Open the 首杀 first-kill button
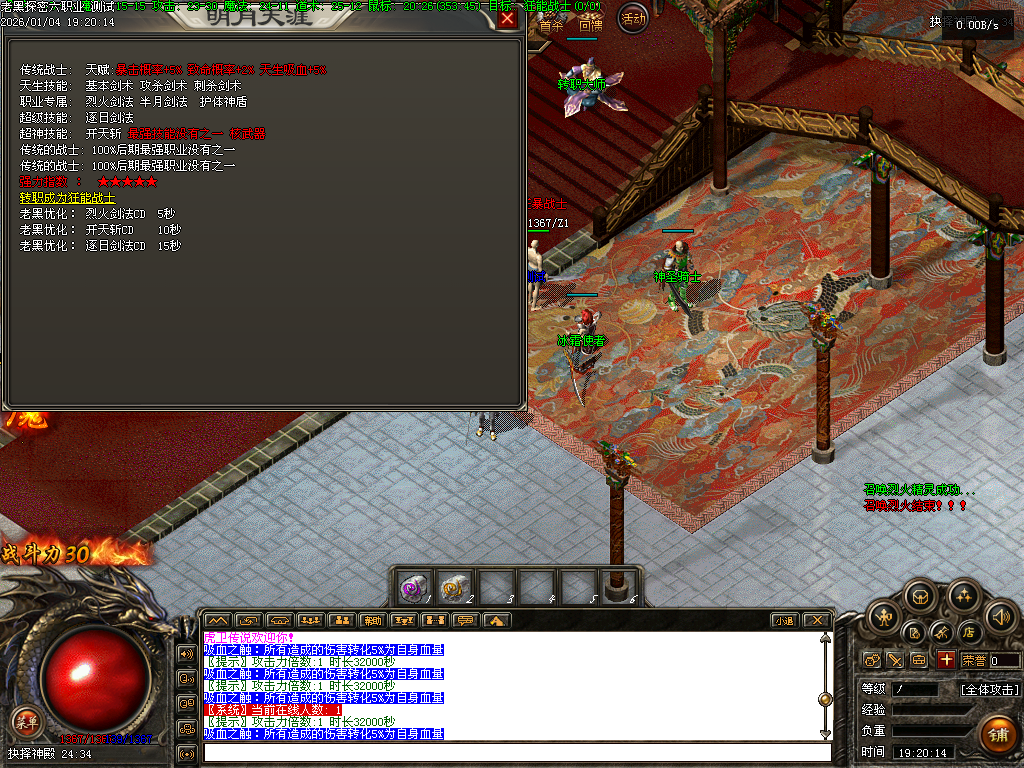Viewport: 1024px width, 768px height. point(552,25)
